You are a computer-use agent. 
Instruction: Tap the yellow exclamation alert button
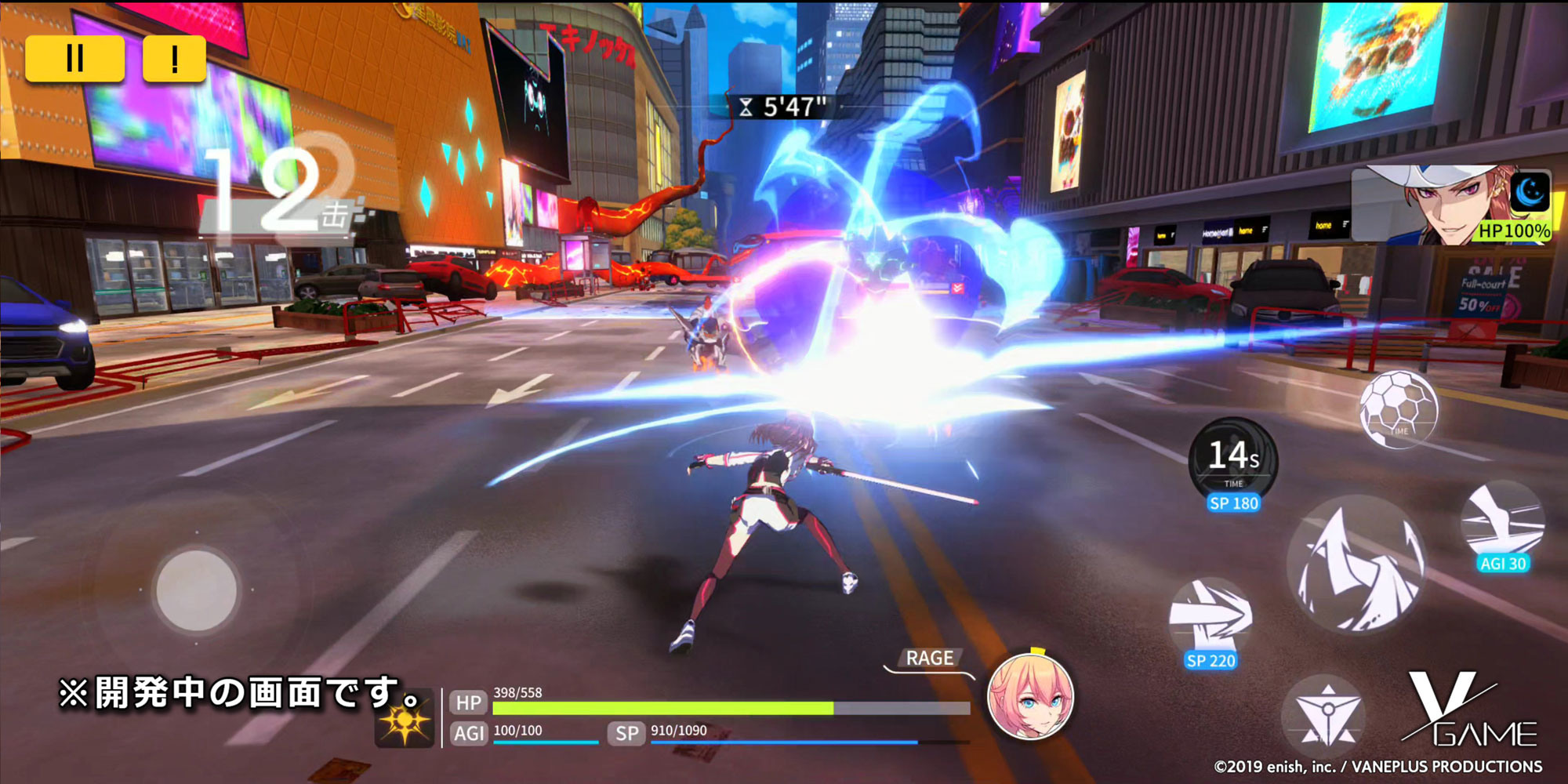coord(174,56)
